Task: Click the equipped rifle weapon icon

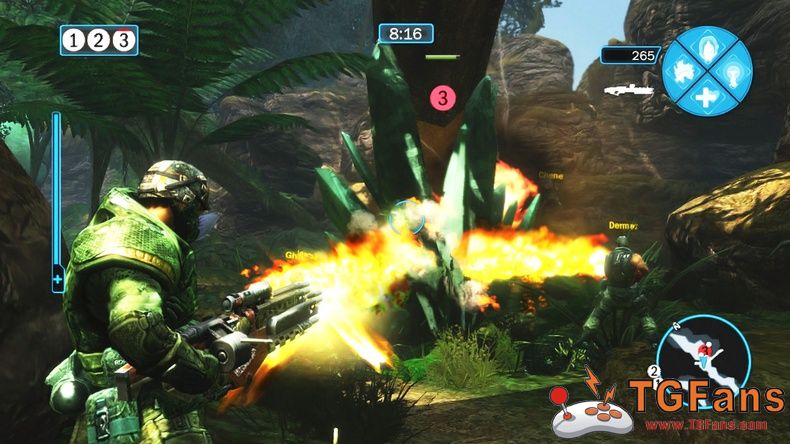Action: tap(627, 90)
